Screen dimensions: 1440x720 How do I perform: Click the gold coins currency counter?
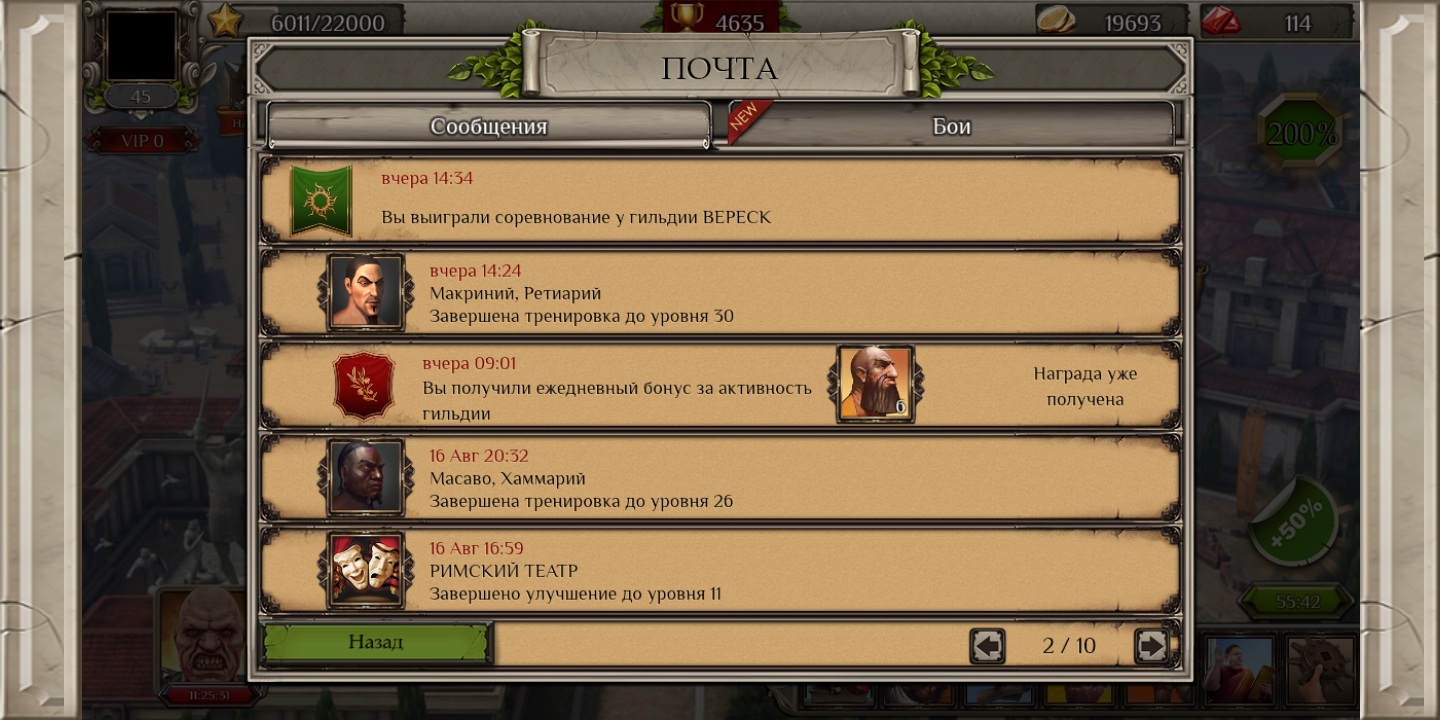pyautogui.click(x=1110, y=22)
